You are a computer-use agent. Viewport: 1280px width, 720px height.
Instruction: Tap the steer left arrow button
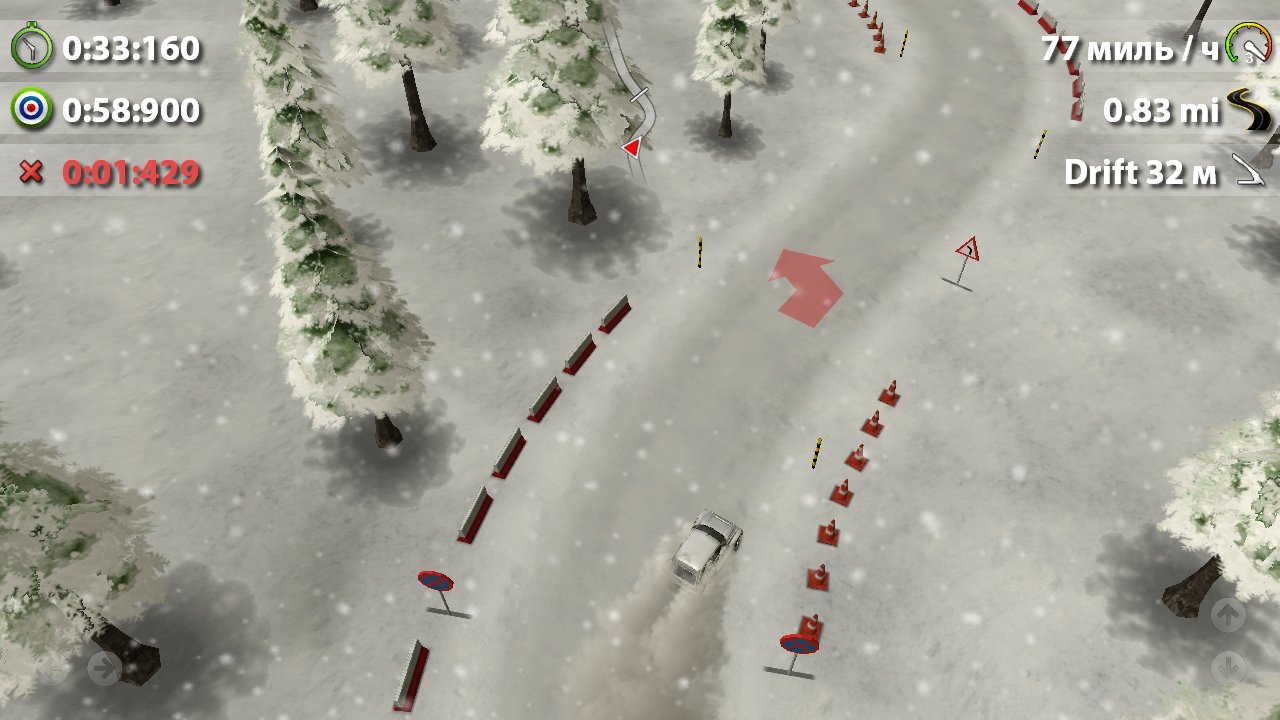coord(52,667)
